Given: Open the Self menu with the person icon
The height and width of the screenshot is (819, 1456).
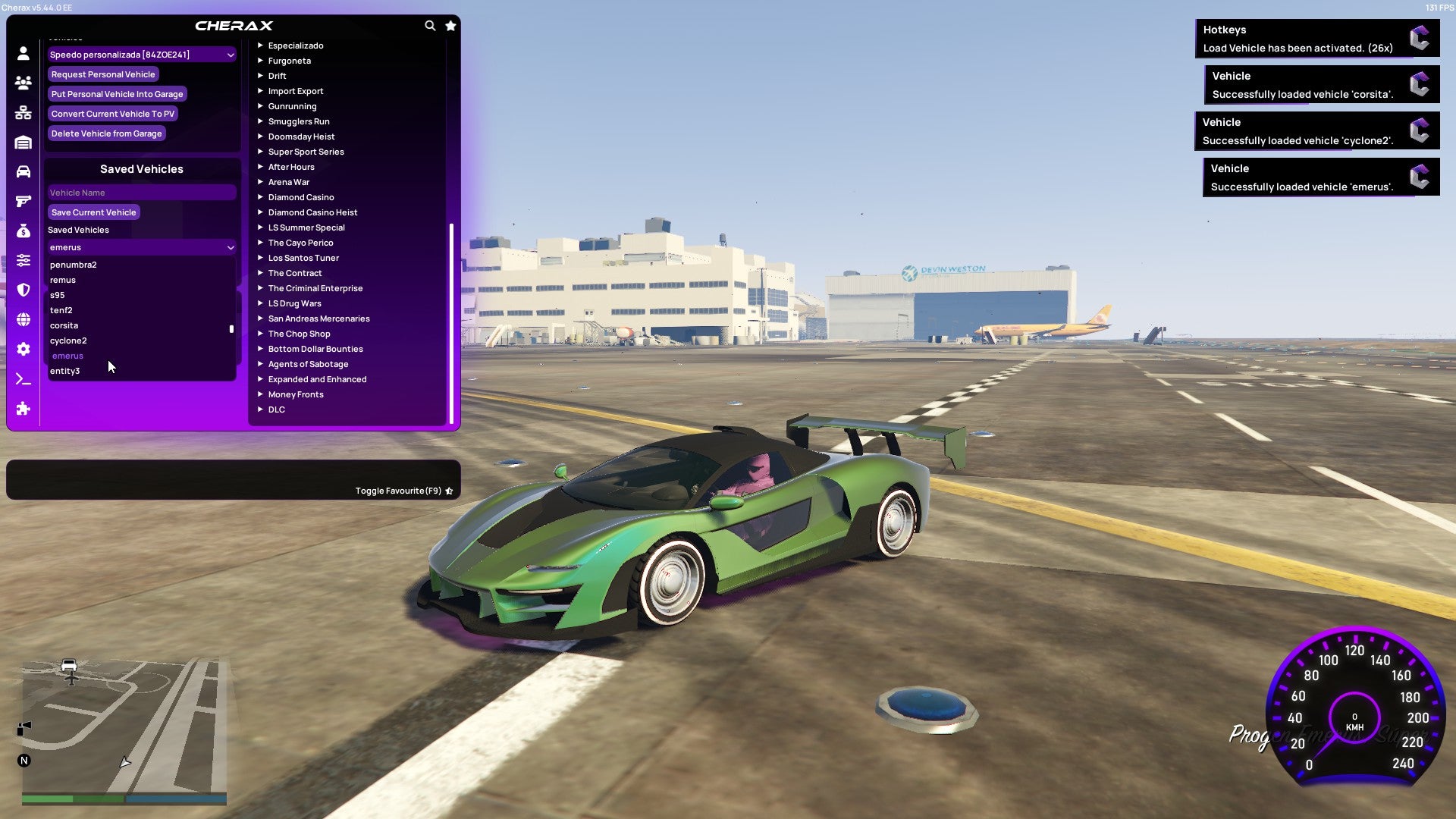Looking at the screenshot, I should click(23, 52).
